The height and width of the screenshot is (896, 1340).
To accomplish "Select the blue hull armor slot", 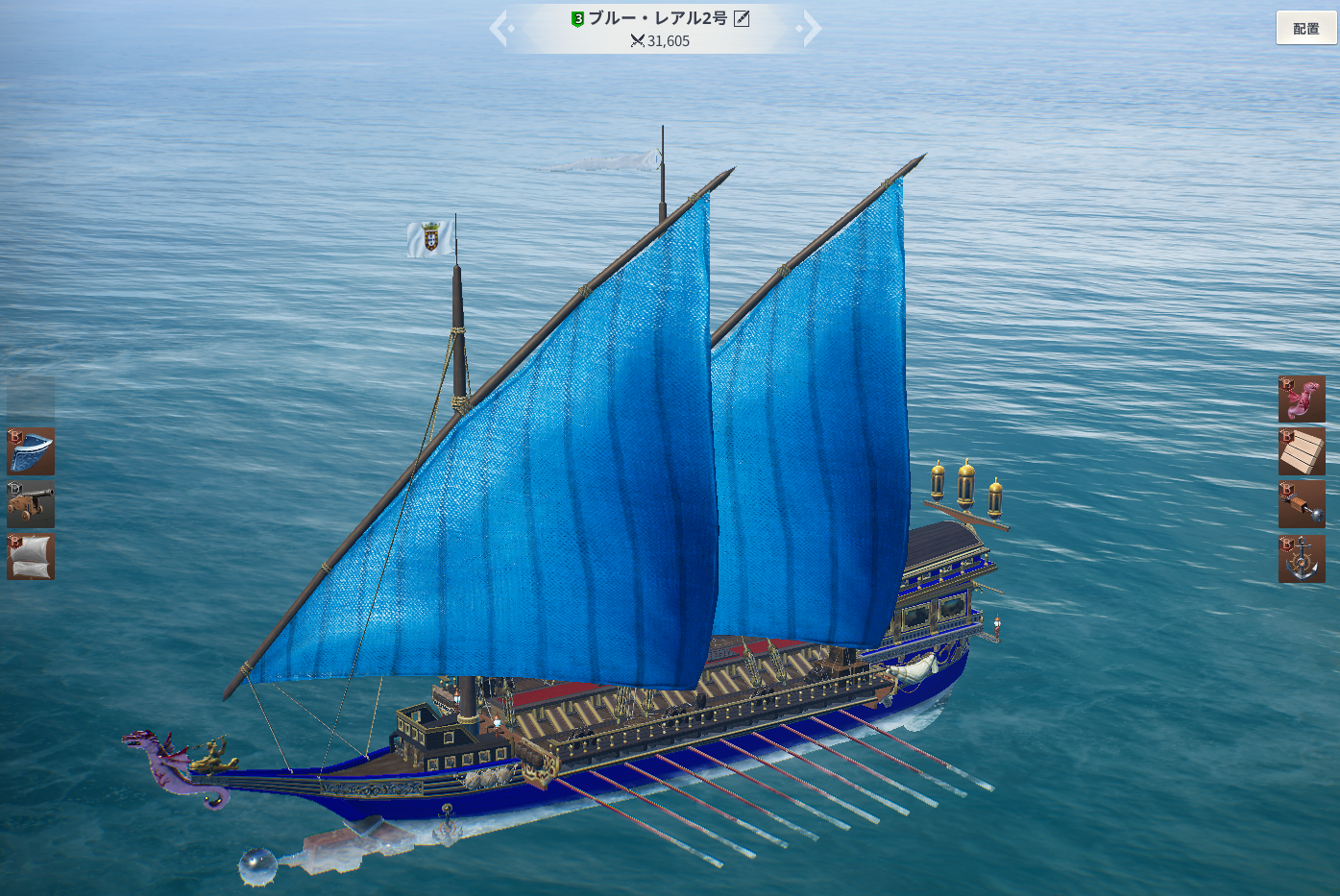I will [x=31, y=451].
